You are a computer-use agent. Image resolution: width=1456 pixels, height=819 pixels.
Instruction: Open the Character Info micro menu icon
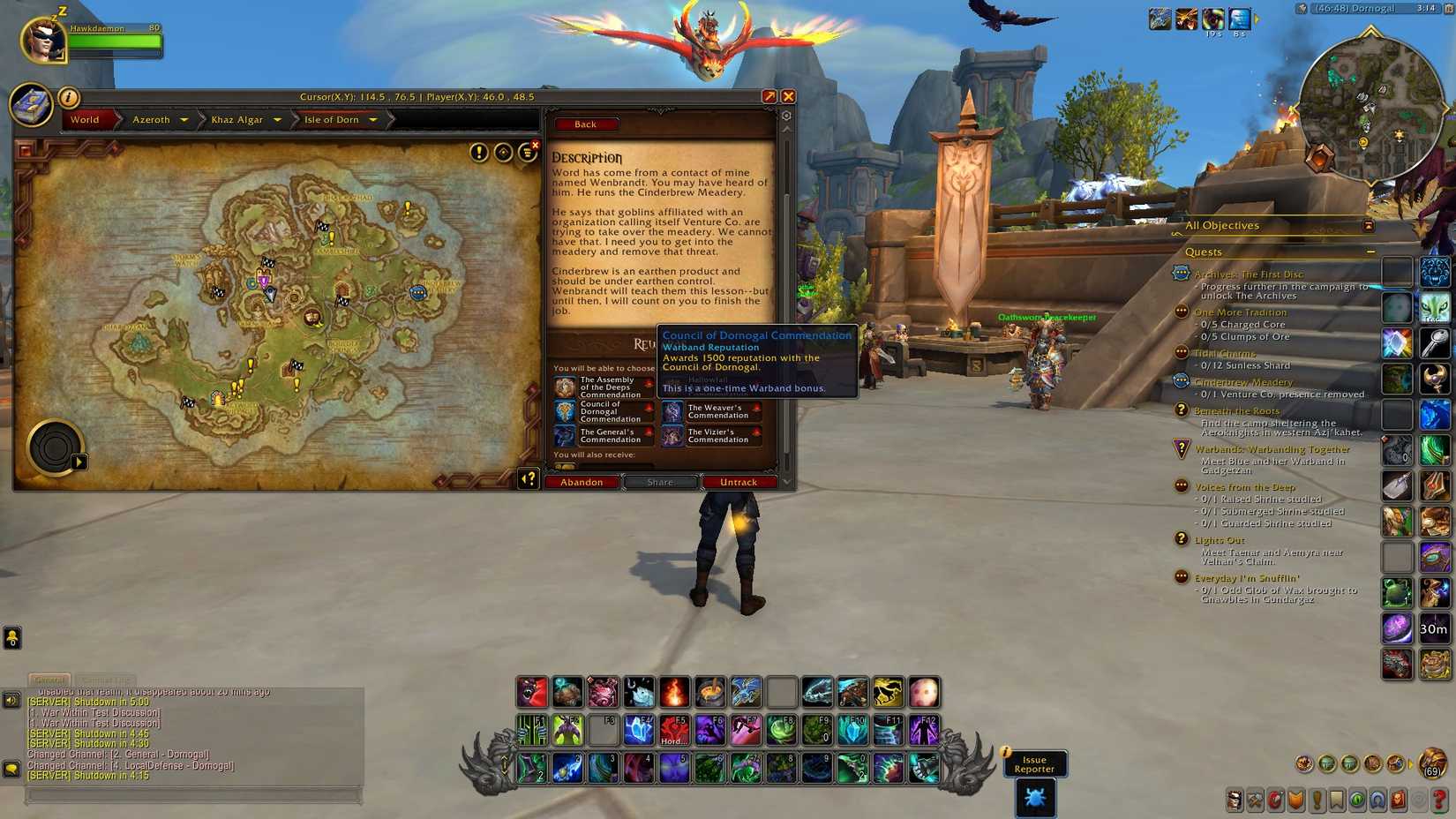(x=1235, y=800)
